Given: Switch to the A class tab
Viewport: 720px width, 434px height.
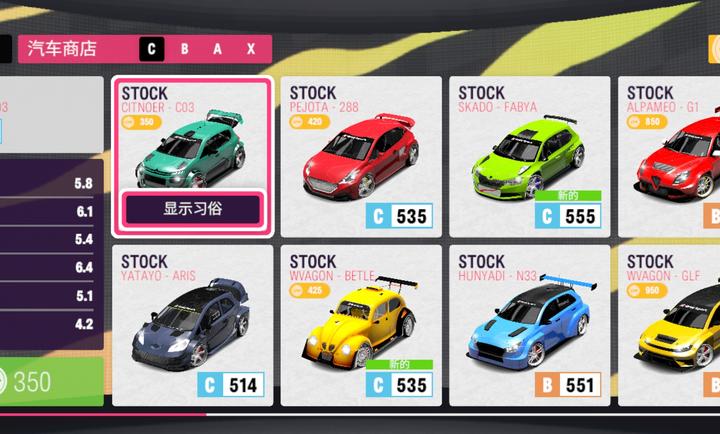Looking at the screenshot, I should point(217,48).
